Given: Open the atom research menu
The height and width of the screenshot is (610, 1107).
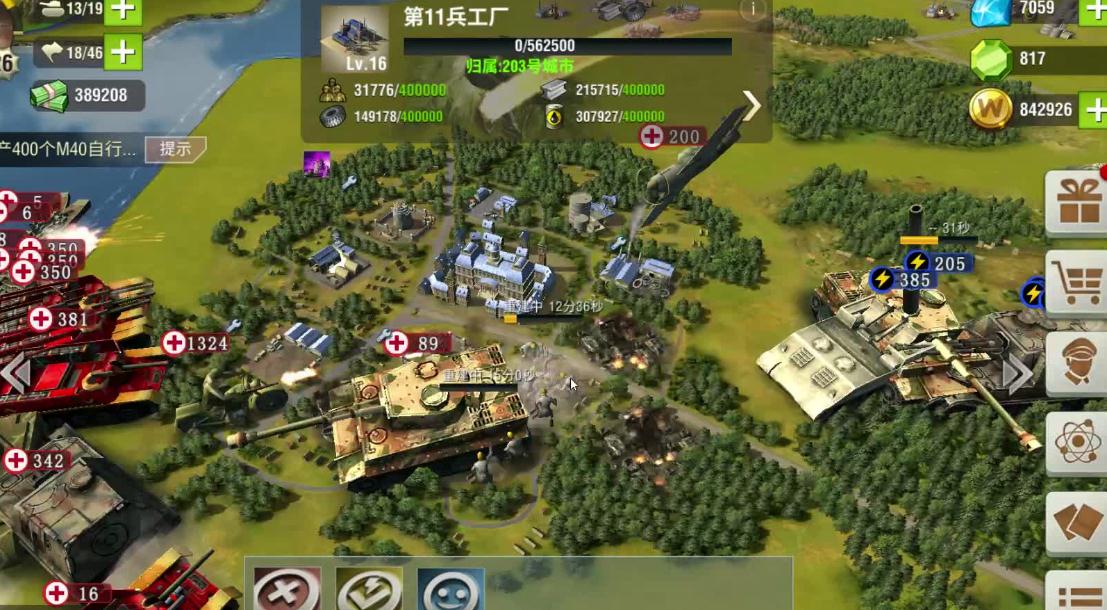Looking at the screenshot, I should [x=1078, y=442].
